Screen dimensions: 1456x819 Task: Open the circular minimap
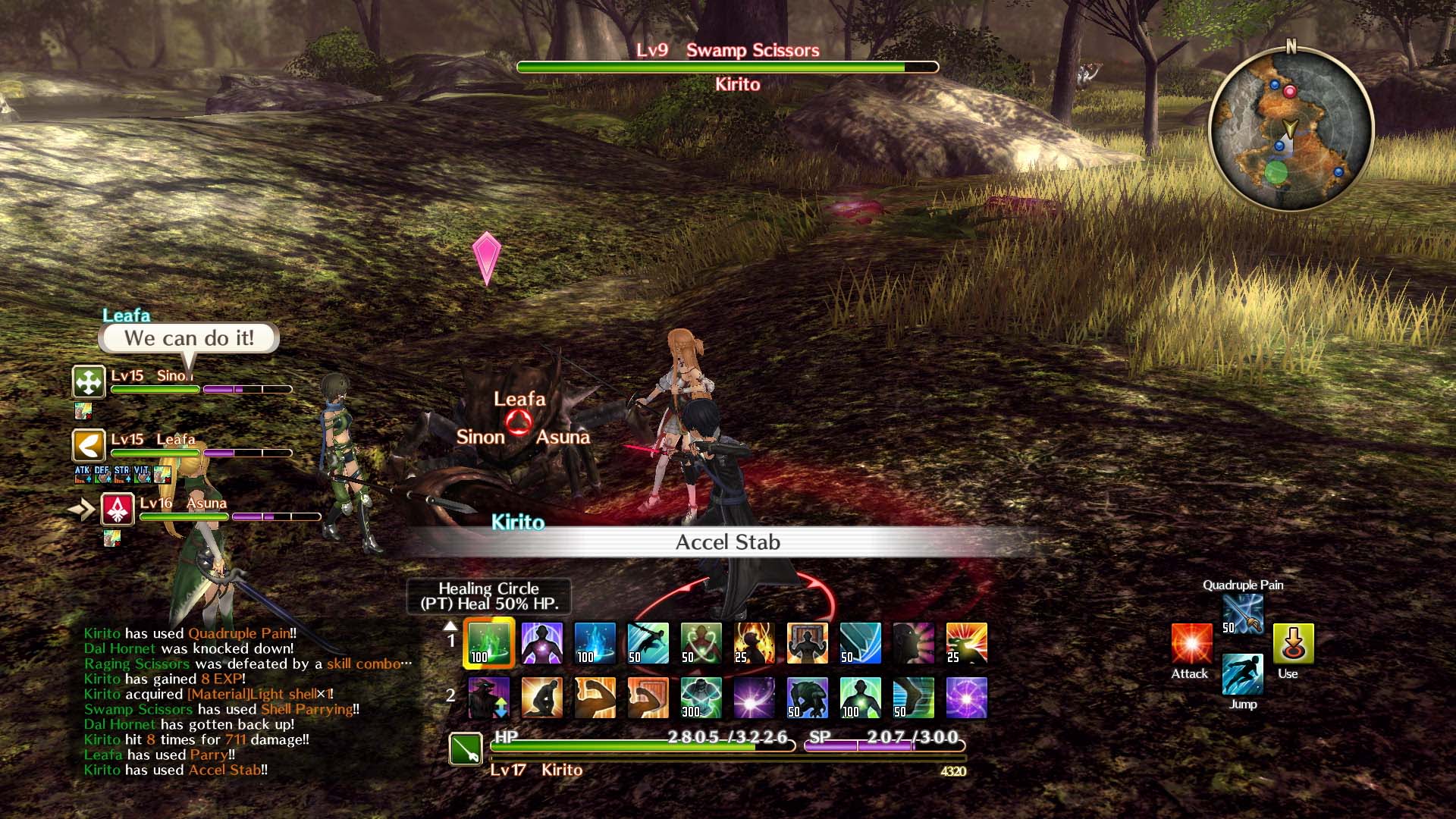click(1291, 129)
